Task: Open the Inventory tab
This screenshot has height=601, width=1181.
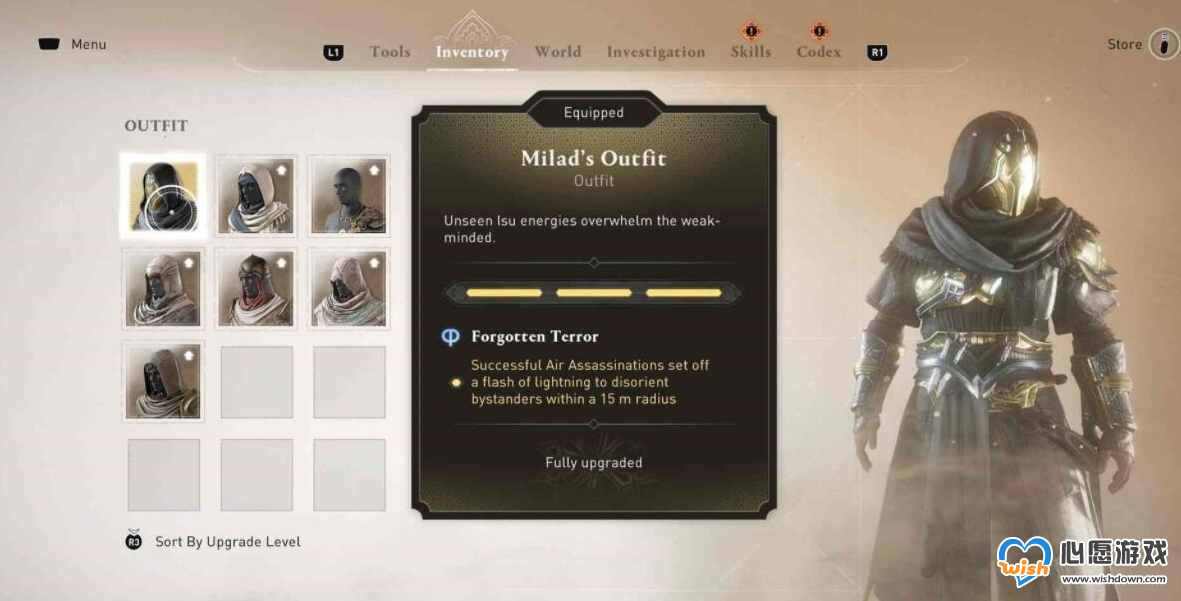Action: (x=472, y=52)
